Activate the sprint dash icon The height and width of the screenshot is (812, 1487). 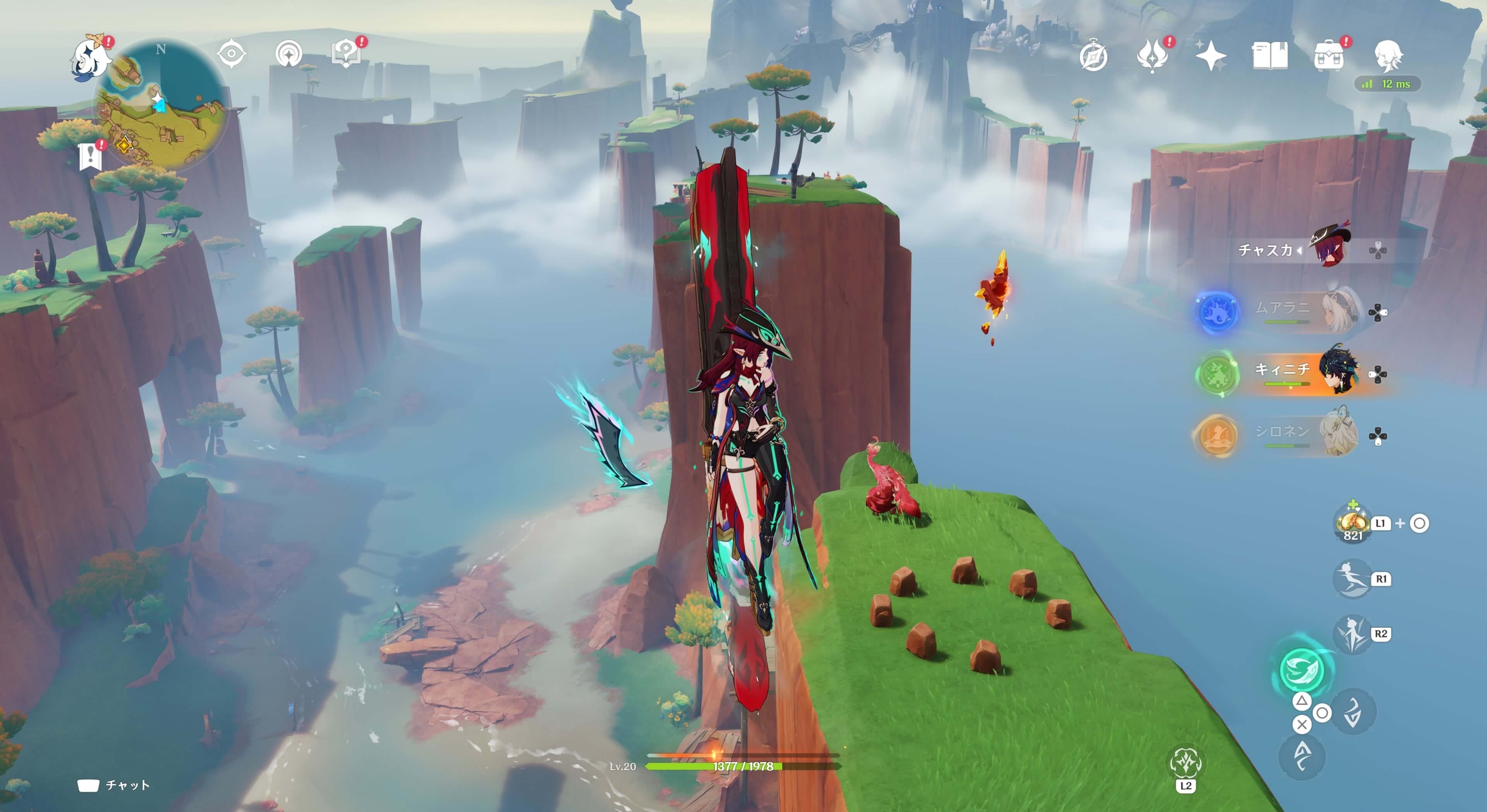tap(1352, 579)
